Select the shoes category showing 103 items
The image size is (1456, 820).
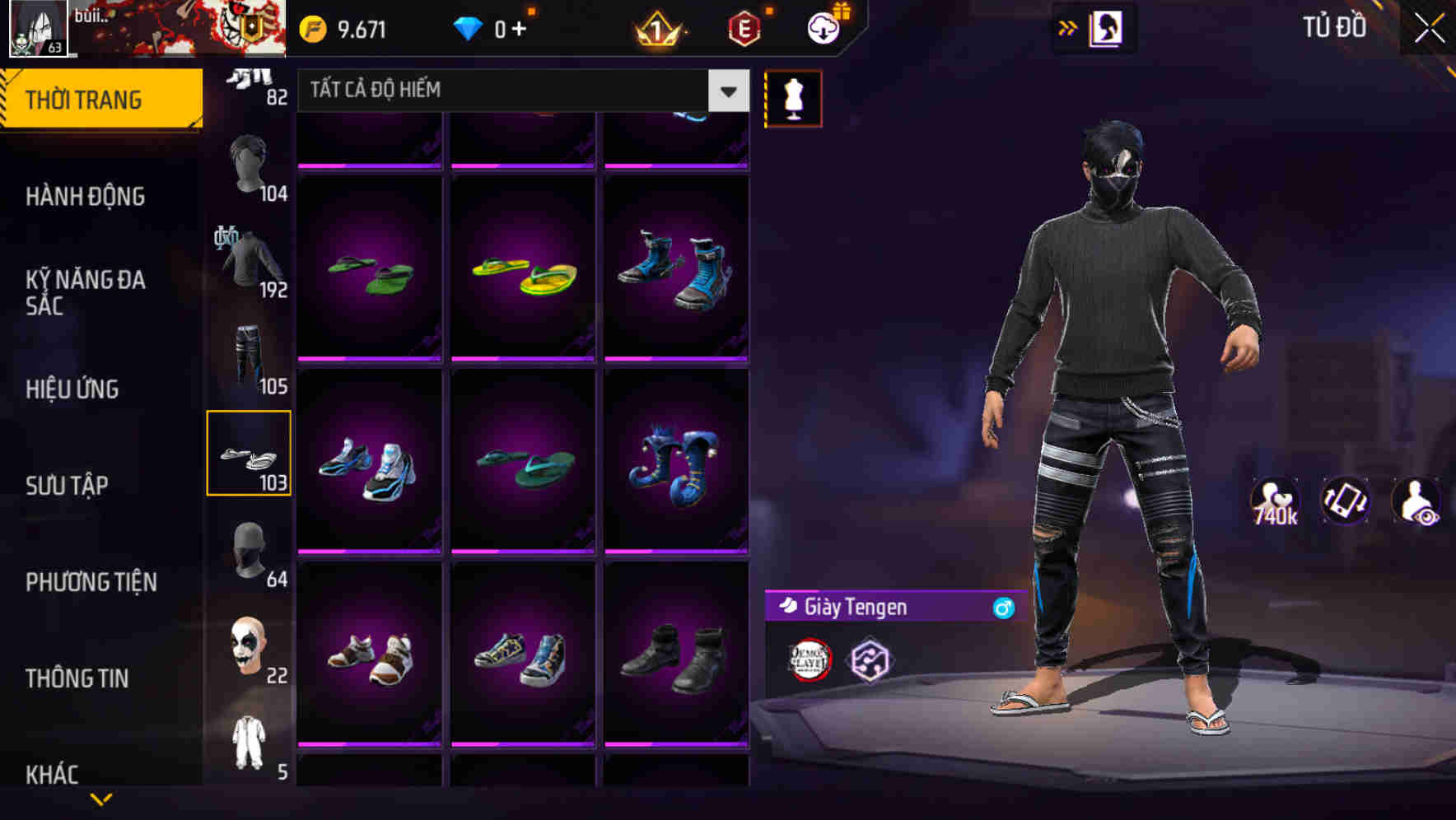[x=249, y=454]
